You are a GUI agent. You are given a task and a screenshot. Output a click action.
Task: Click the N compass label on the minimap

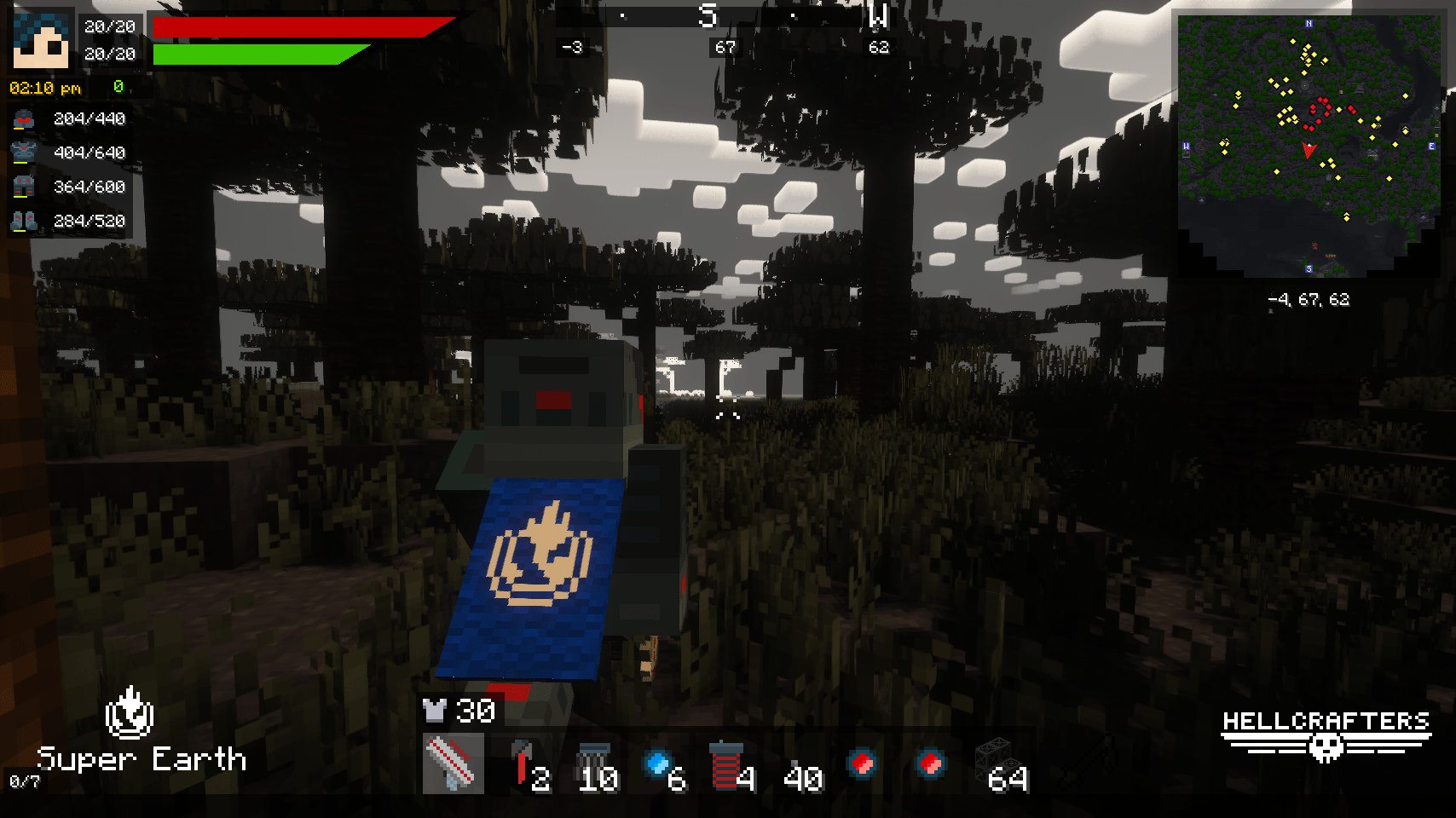pyautogui.click(x=1309, y=21)
